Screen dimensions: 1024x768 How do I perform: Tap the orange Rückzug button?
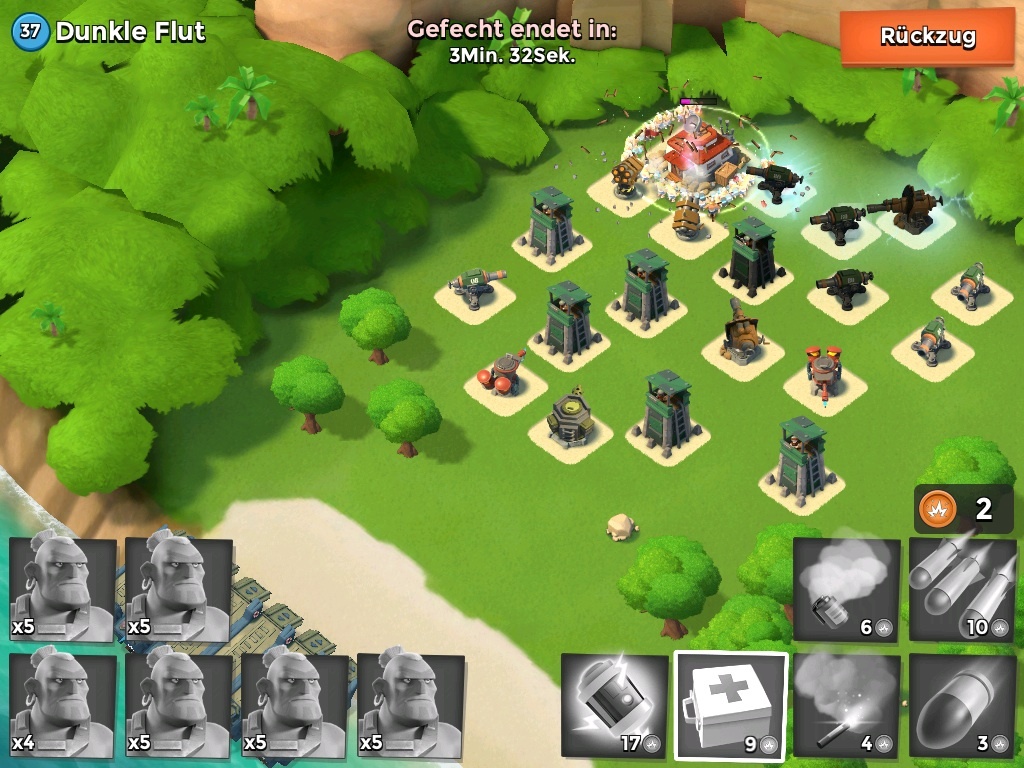click(927, 38)
